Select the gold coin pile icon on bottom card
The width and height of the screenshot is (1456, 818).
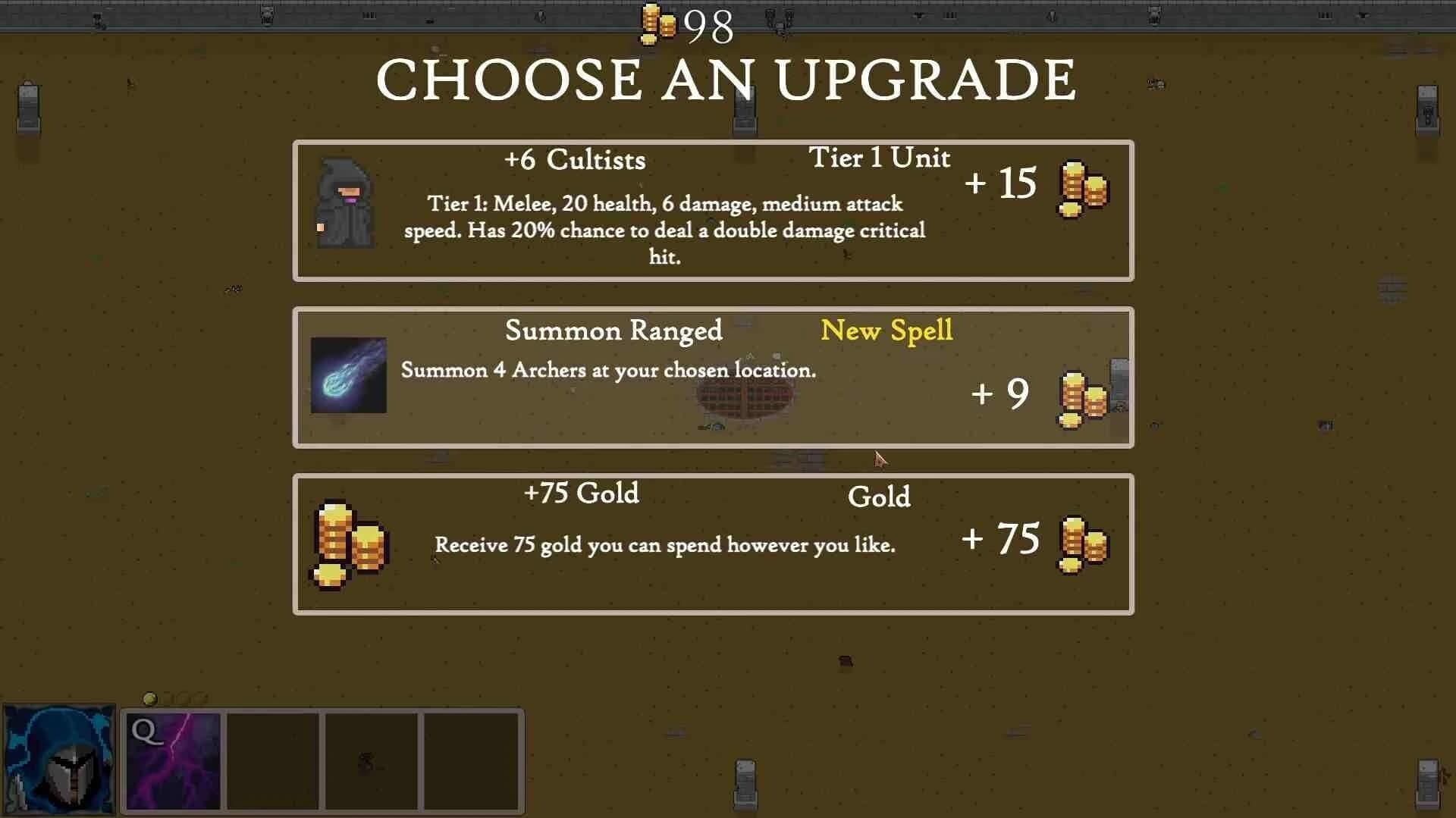(x=347, y=540)
